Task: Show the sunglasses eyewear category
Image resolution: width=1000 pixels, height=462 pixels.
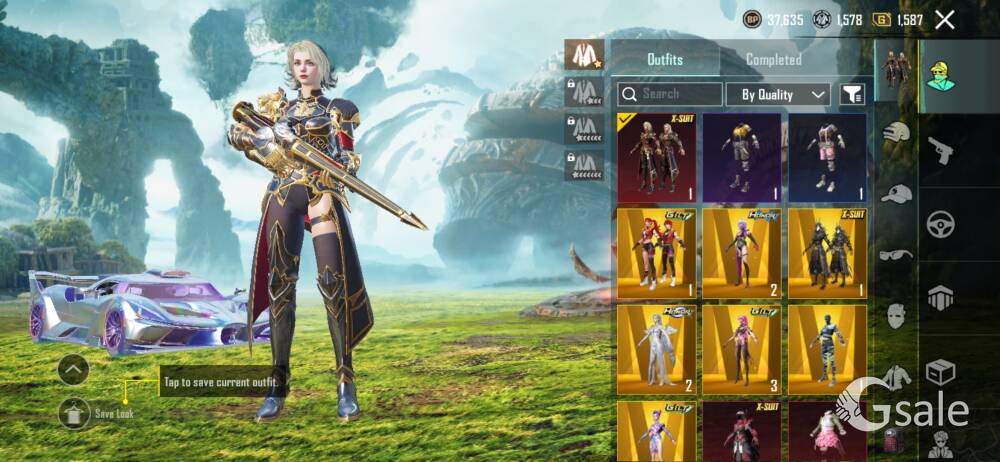Action: point(896,255)
